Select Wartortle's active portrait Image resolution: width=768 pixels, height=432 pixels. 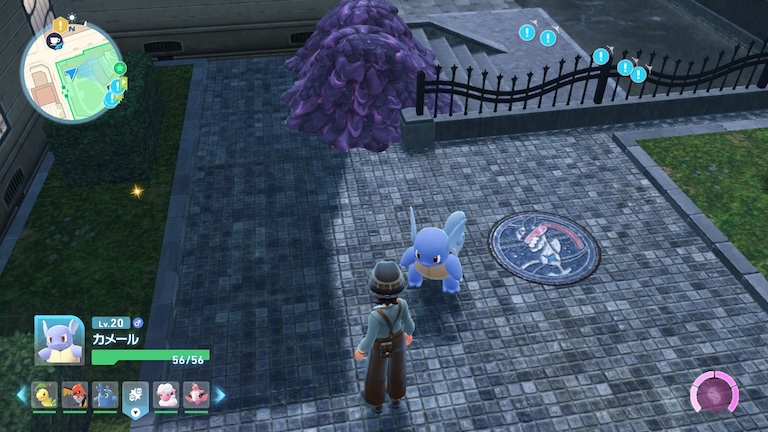point(59,341)
